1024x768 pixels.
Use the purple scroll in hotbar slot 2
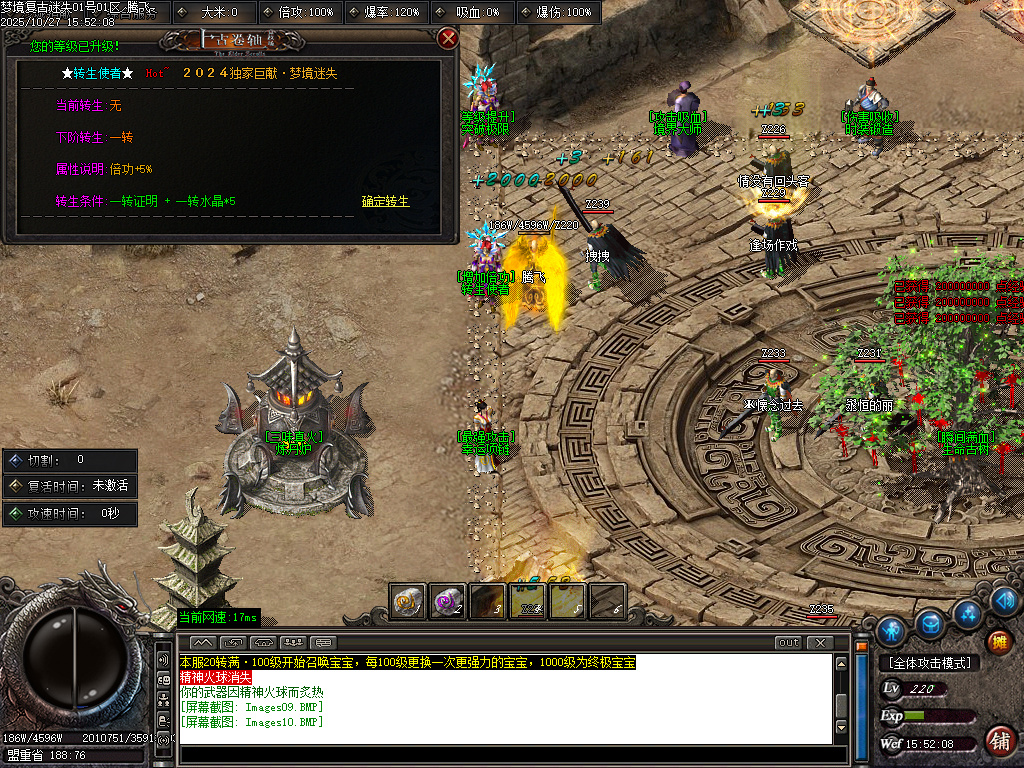447,600
